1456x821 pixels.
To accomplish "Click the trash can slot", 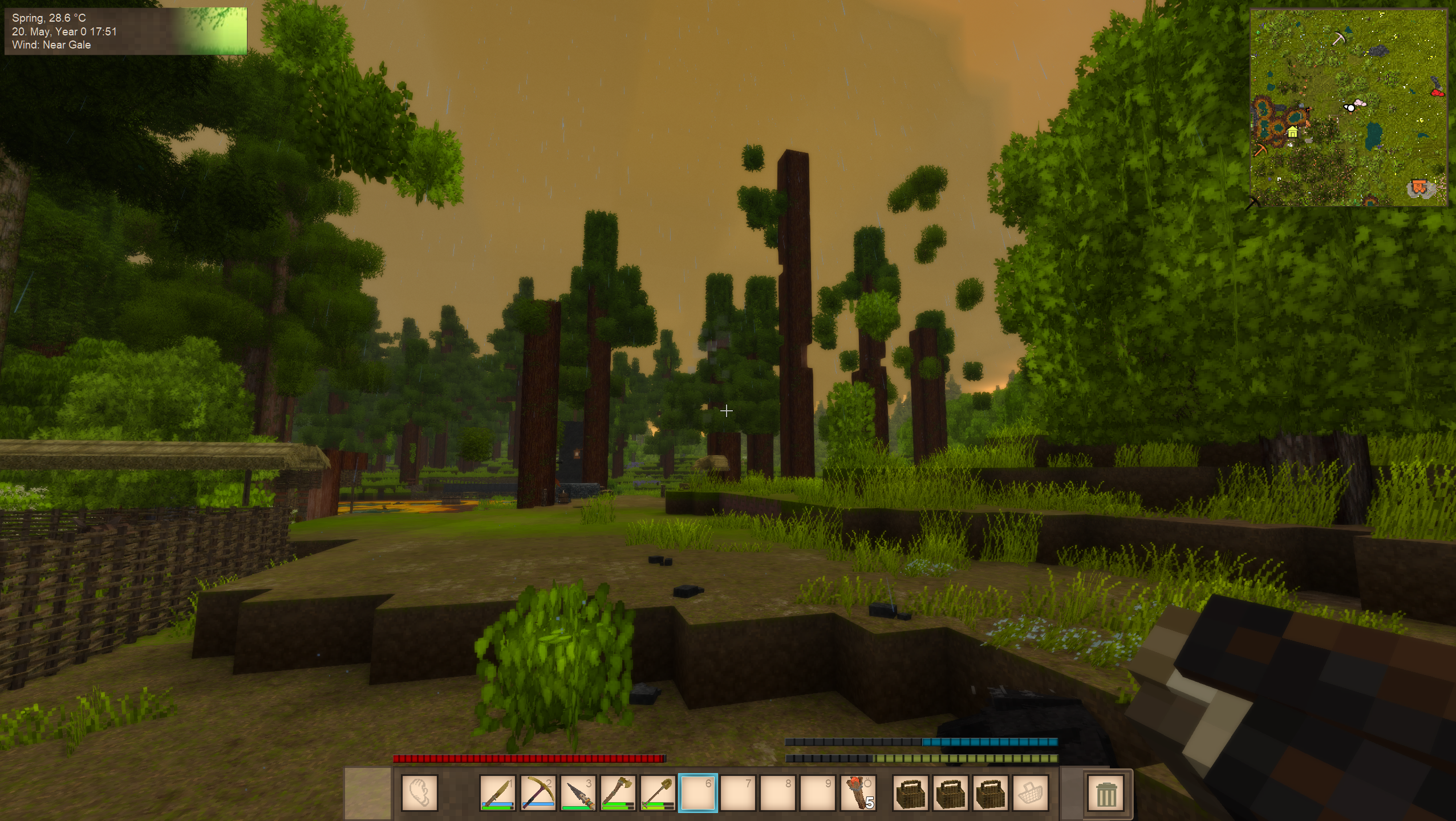I will [1105, 794].
